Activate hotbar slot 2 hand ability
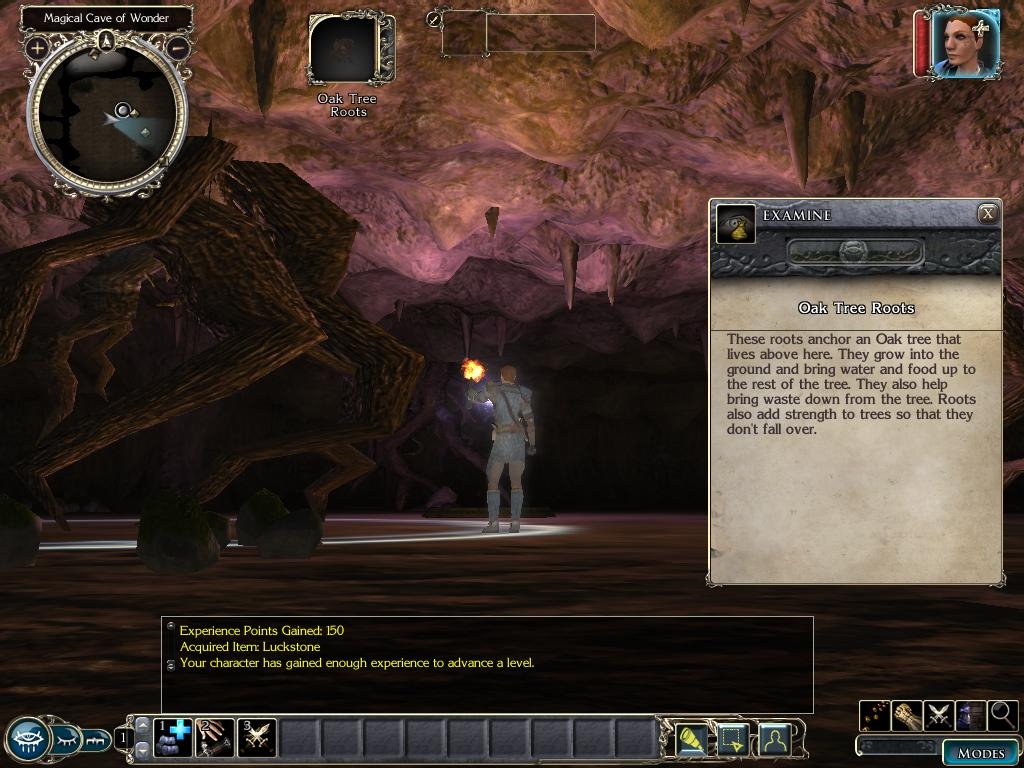Image resolution: width=1024 pixels, height=768 pixels. (215, 738)
